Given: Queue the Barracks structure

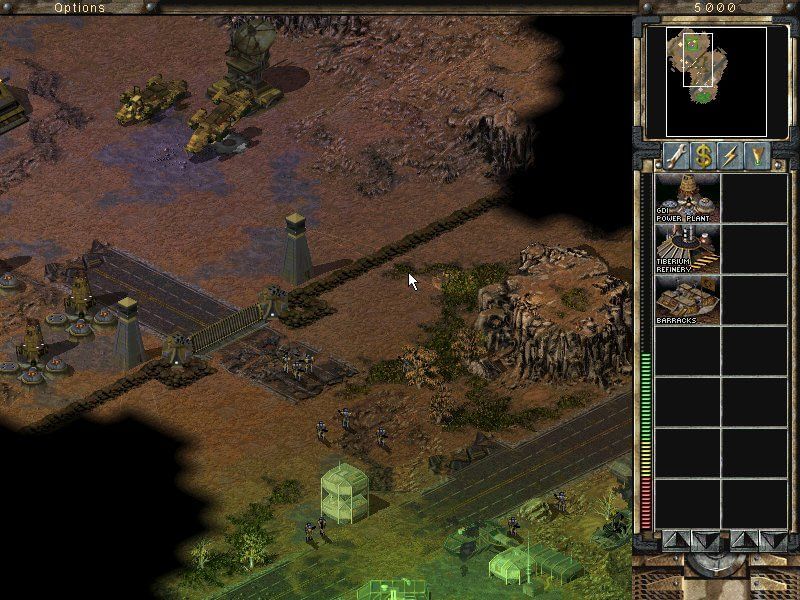Looking at the screenshot, I should [686, 299].
